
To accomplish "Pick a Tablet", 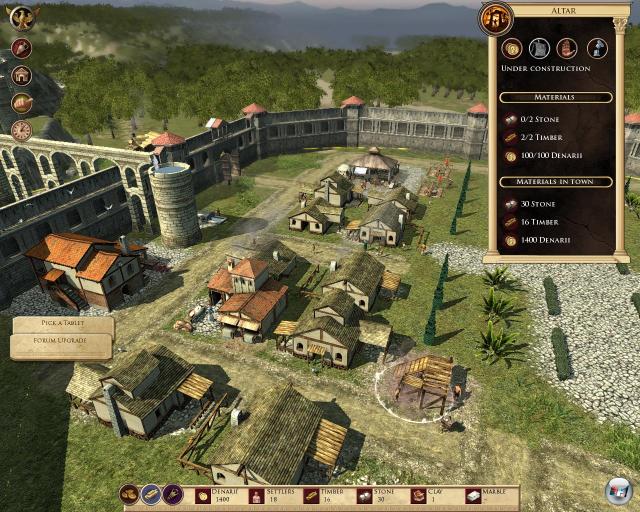I will click(62, 325).
